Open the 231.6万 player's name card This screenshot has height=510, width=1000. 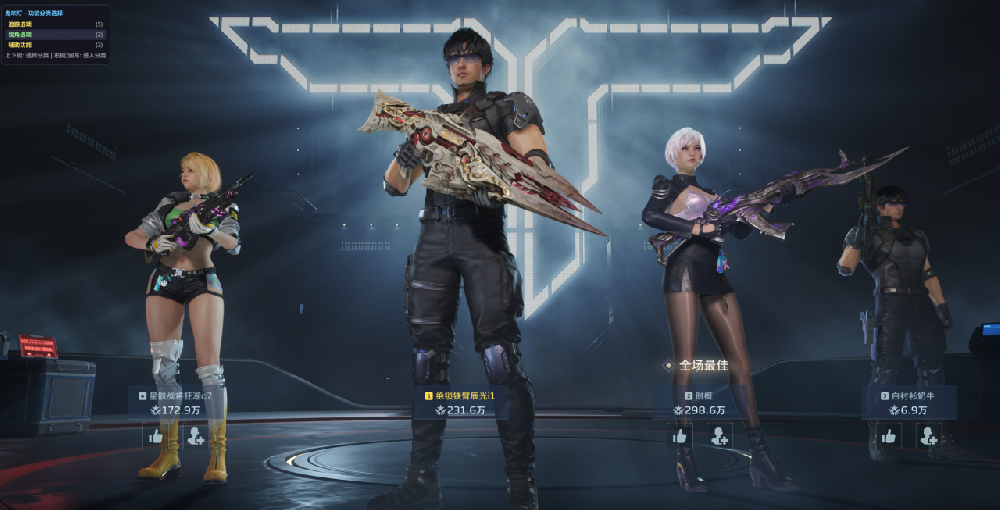[x=465, y=396]
